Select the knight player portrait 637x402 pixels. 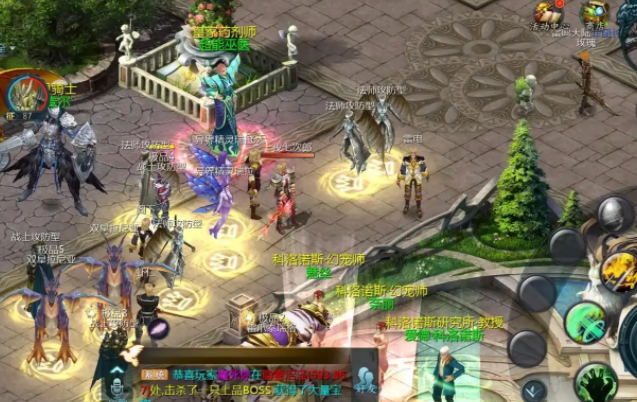(x=26, y=95)
